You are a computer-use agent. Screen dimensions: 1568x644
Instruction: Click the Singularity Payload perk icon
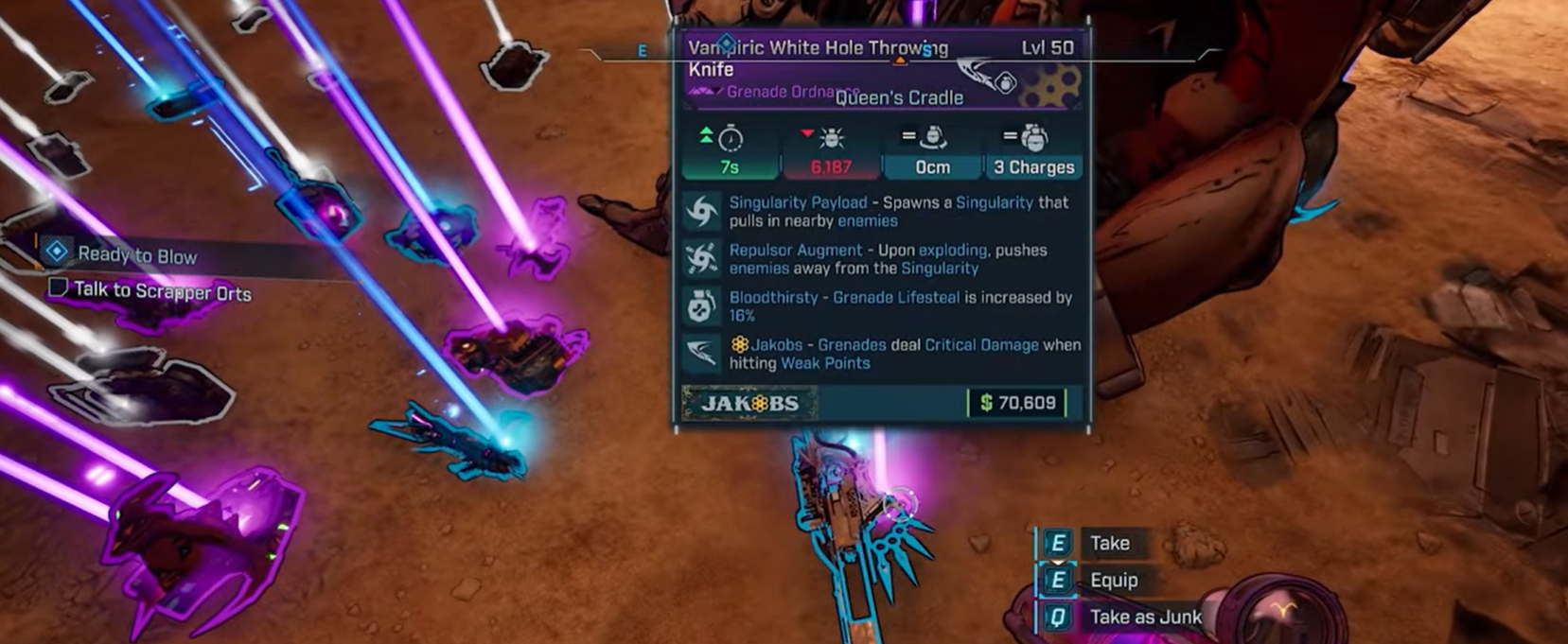click(x=702, y=211)
